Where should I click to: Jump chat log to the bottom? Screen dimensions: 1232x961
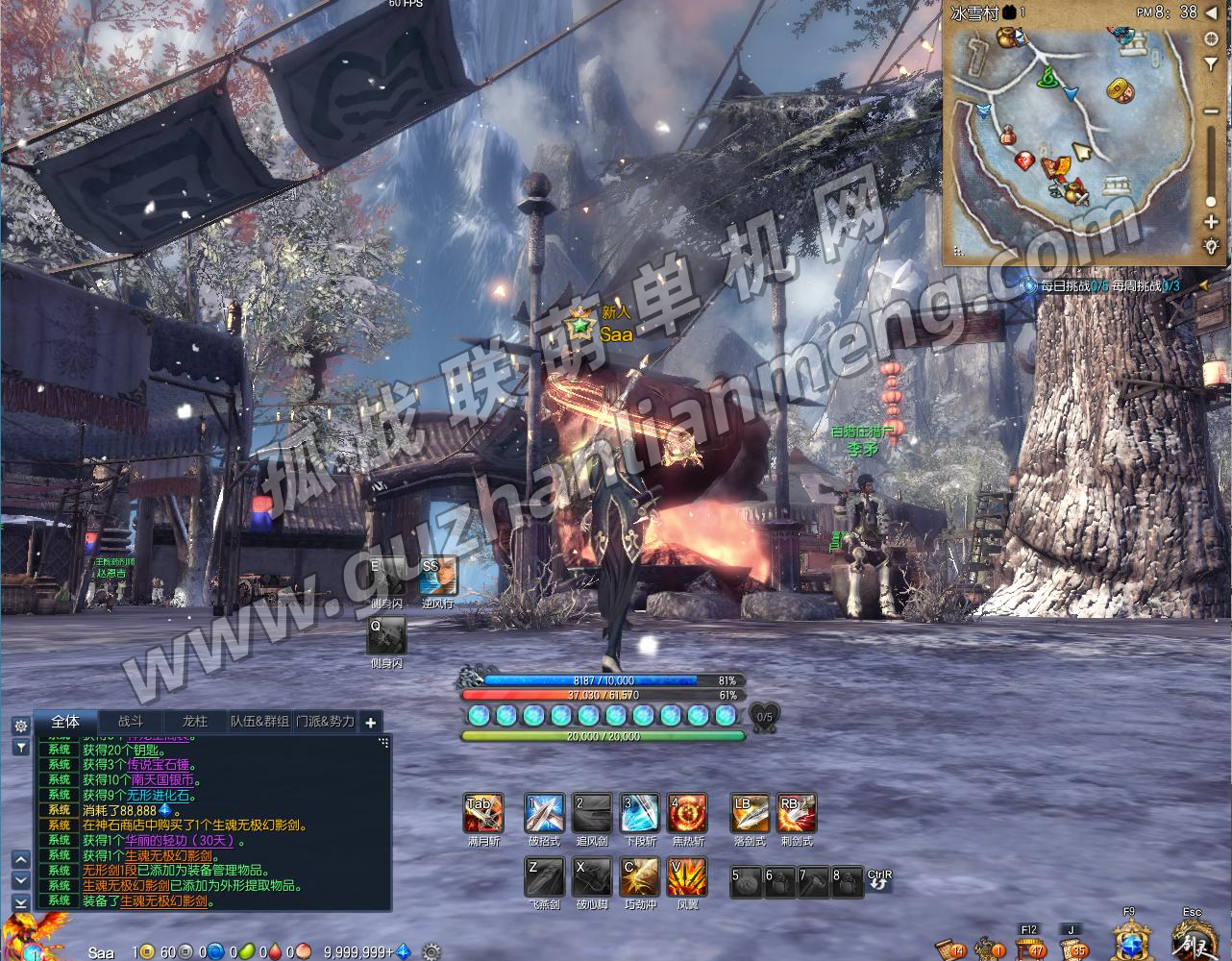pyautogui.click(x=20, y=902)
